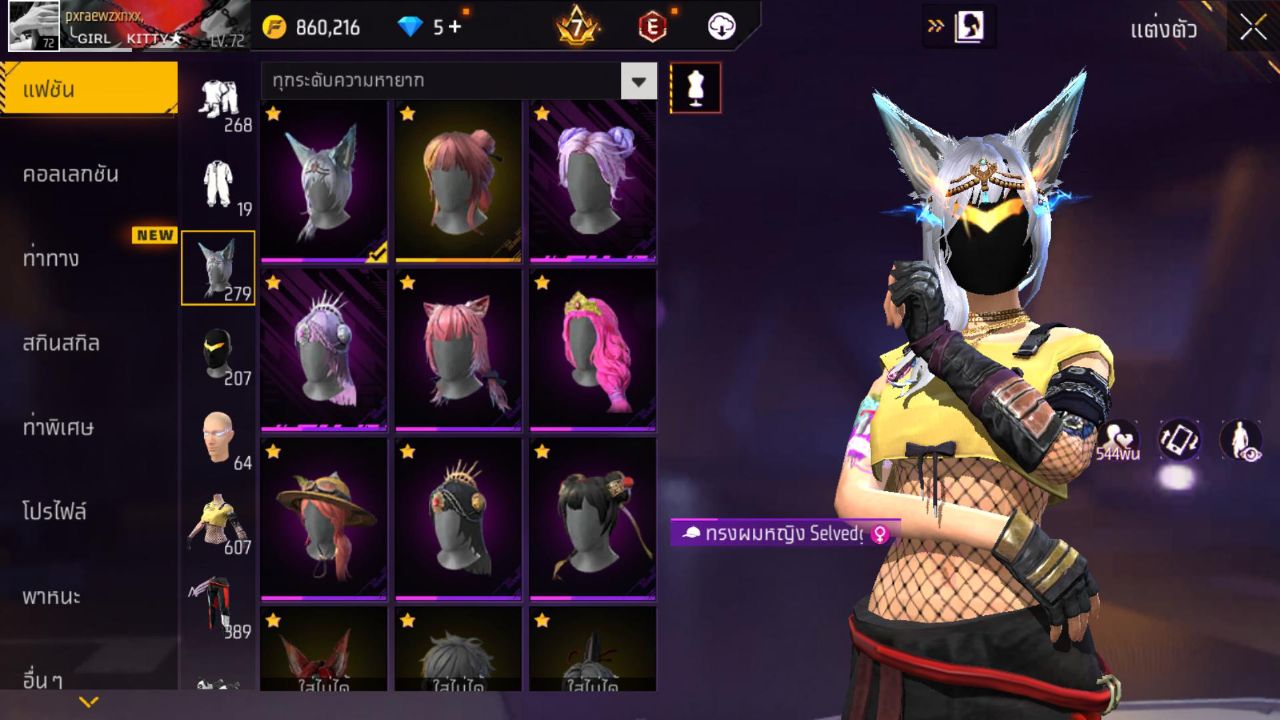Close the wardrobe screen with X
Image resolution: width=1280 pixels, height=720 pixels.
(1253, 27)
